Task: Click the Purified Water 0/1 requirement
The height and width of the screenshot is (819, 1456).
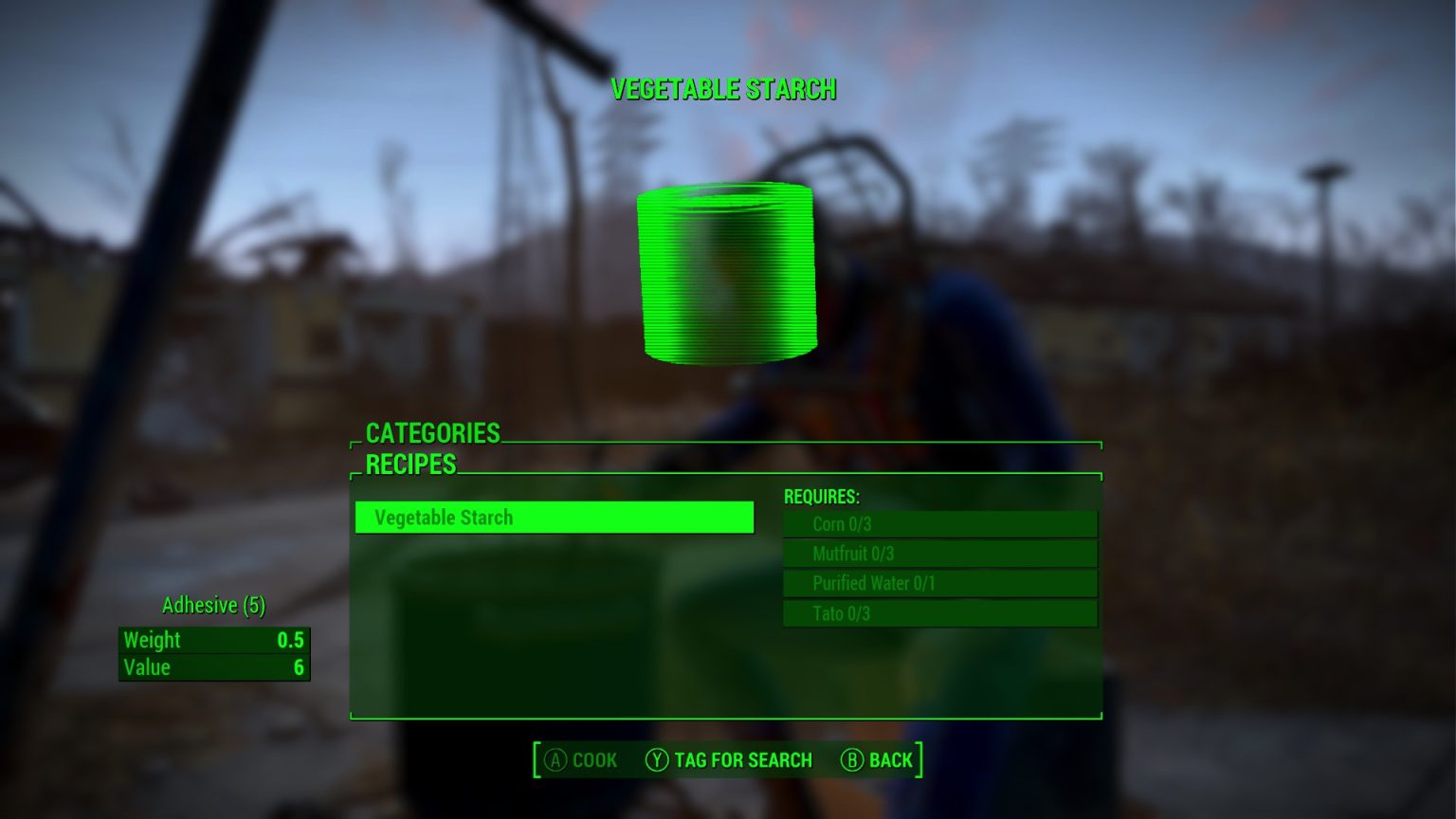Action: [x=939, y=584]
